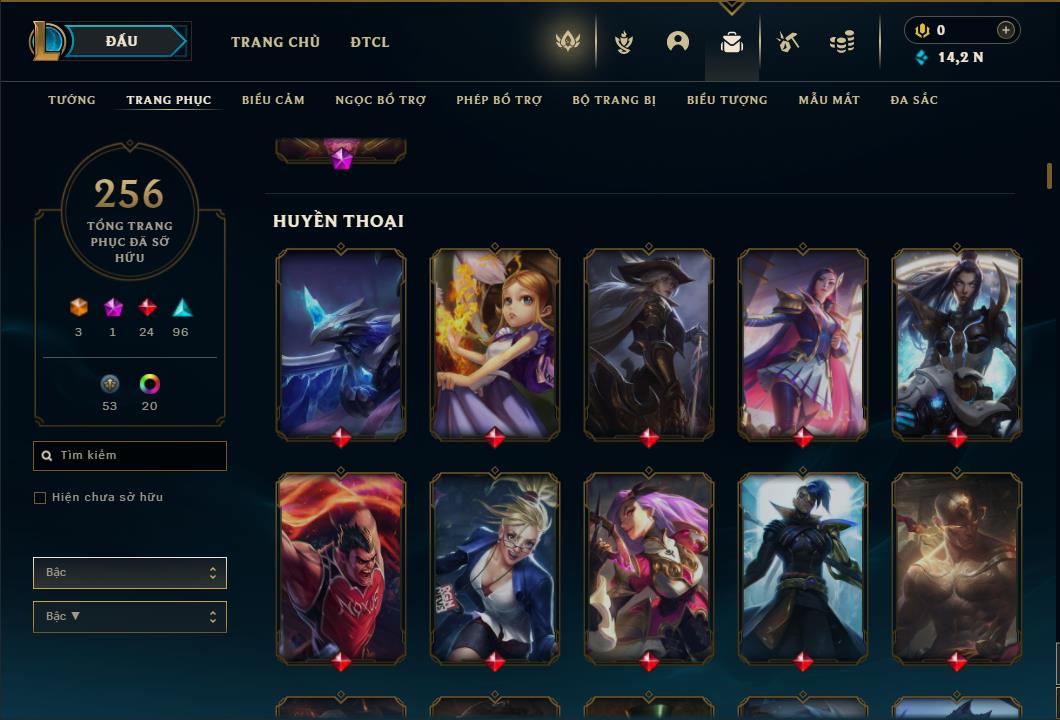The image size is (1060, 720).
Task: Choose the blue ice dragon skin card
Action: point(341,343)
